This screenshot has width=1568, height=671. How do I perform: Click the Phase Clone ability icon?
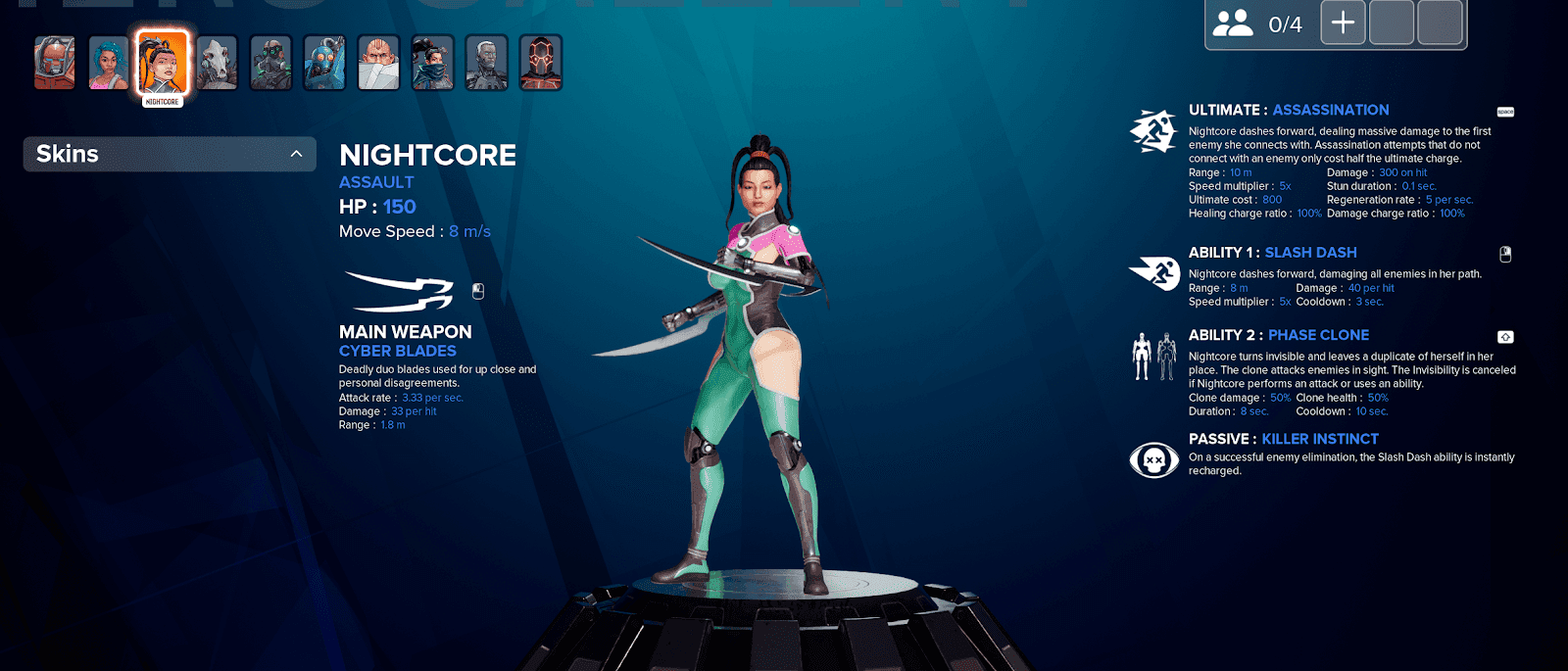(1153, 356)
